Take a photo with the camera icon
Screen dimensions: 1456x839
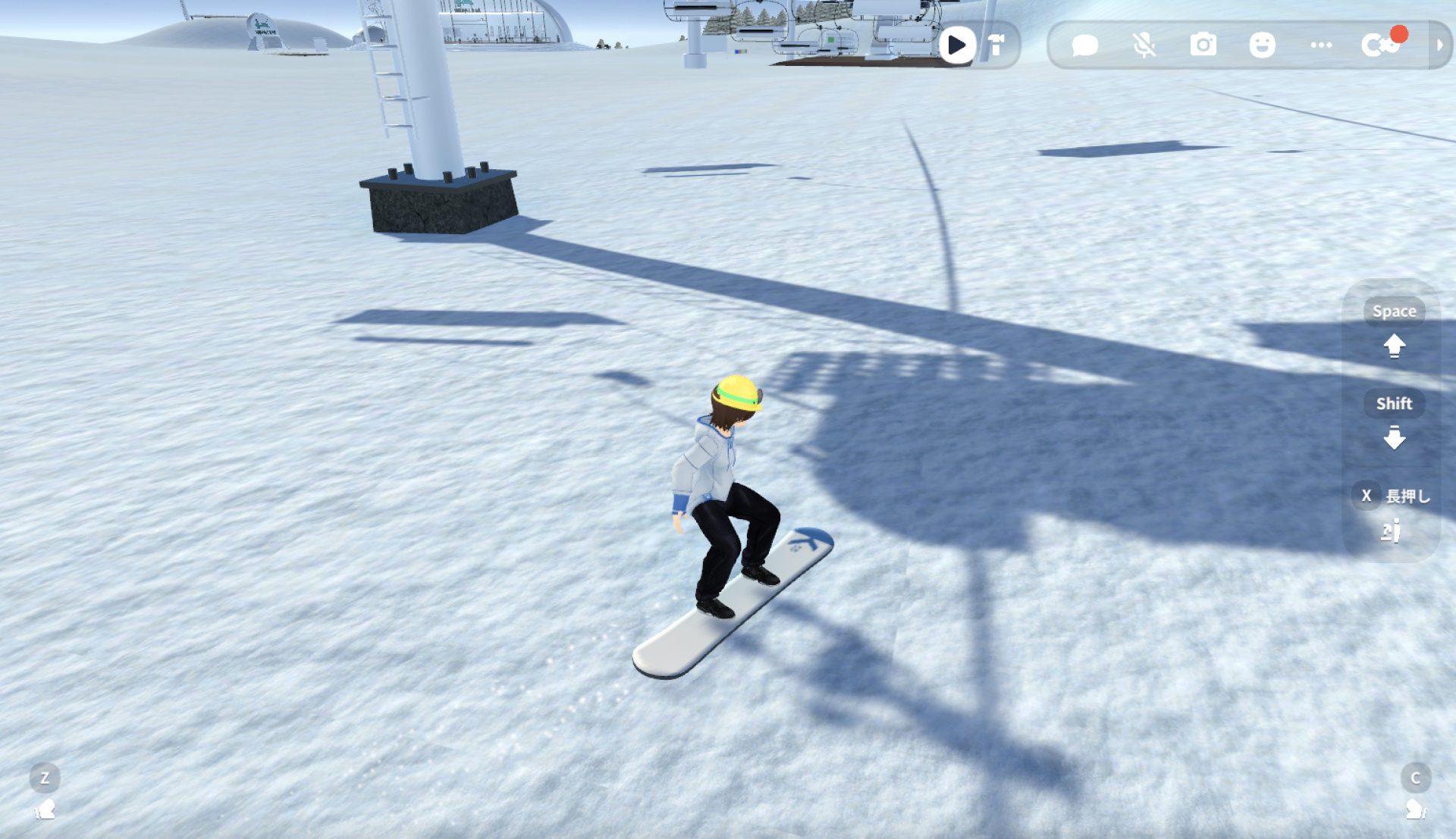(1203, 45)
